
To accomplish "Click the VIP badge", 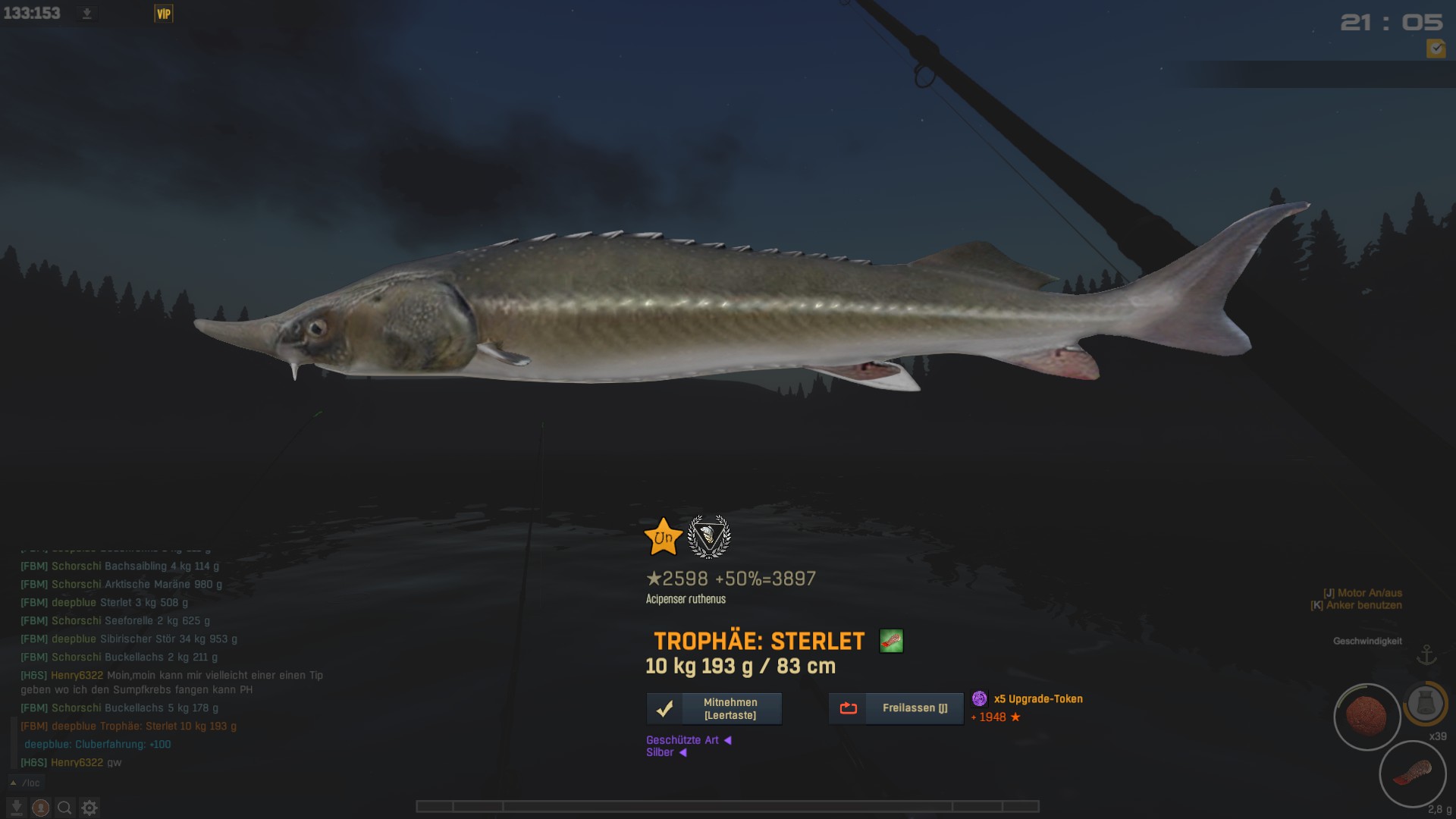I will (164, 14).
